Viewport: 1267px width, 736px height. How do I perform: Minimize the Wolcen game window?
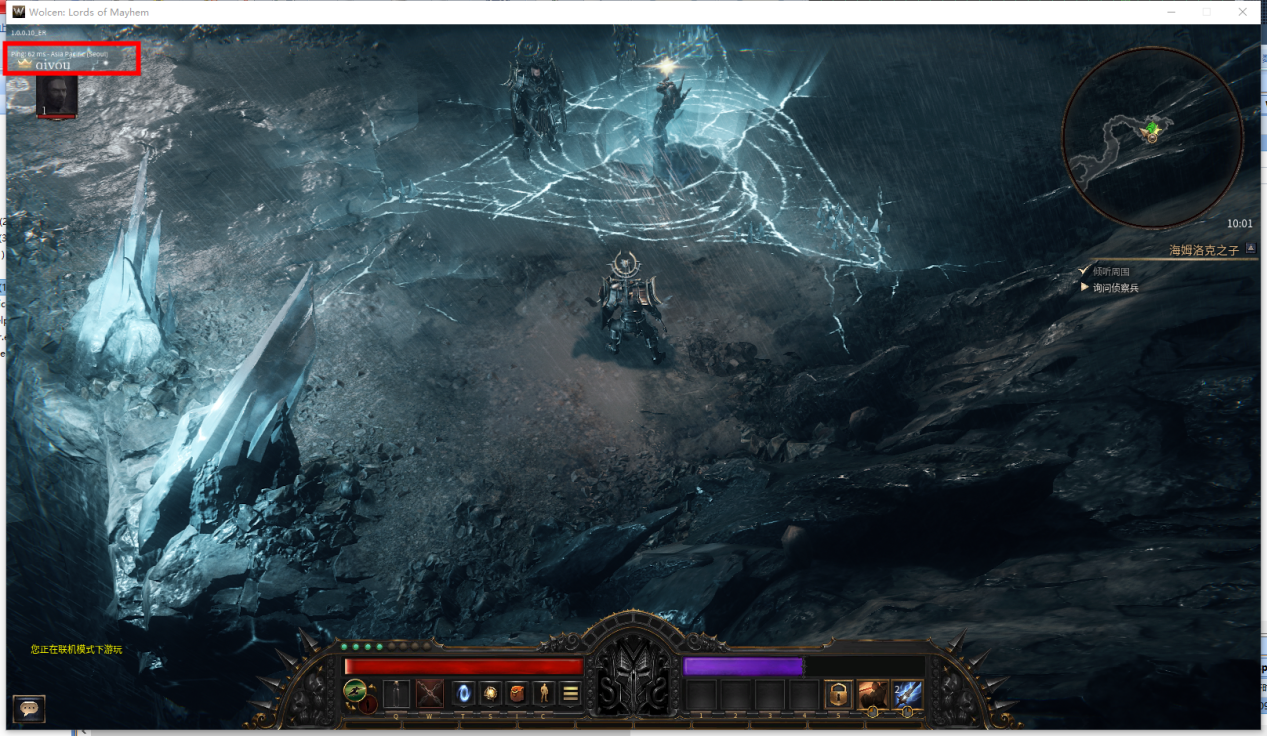1171,12
